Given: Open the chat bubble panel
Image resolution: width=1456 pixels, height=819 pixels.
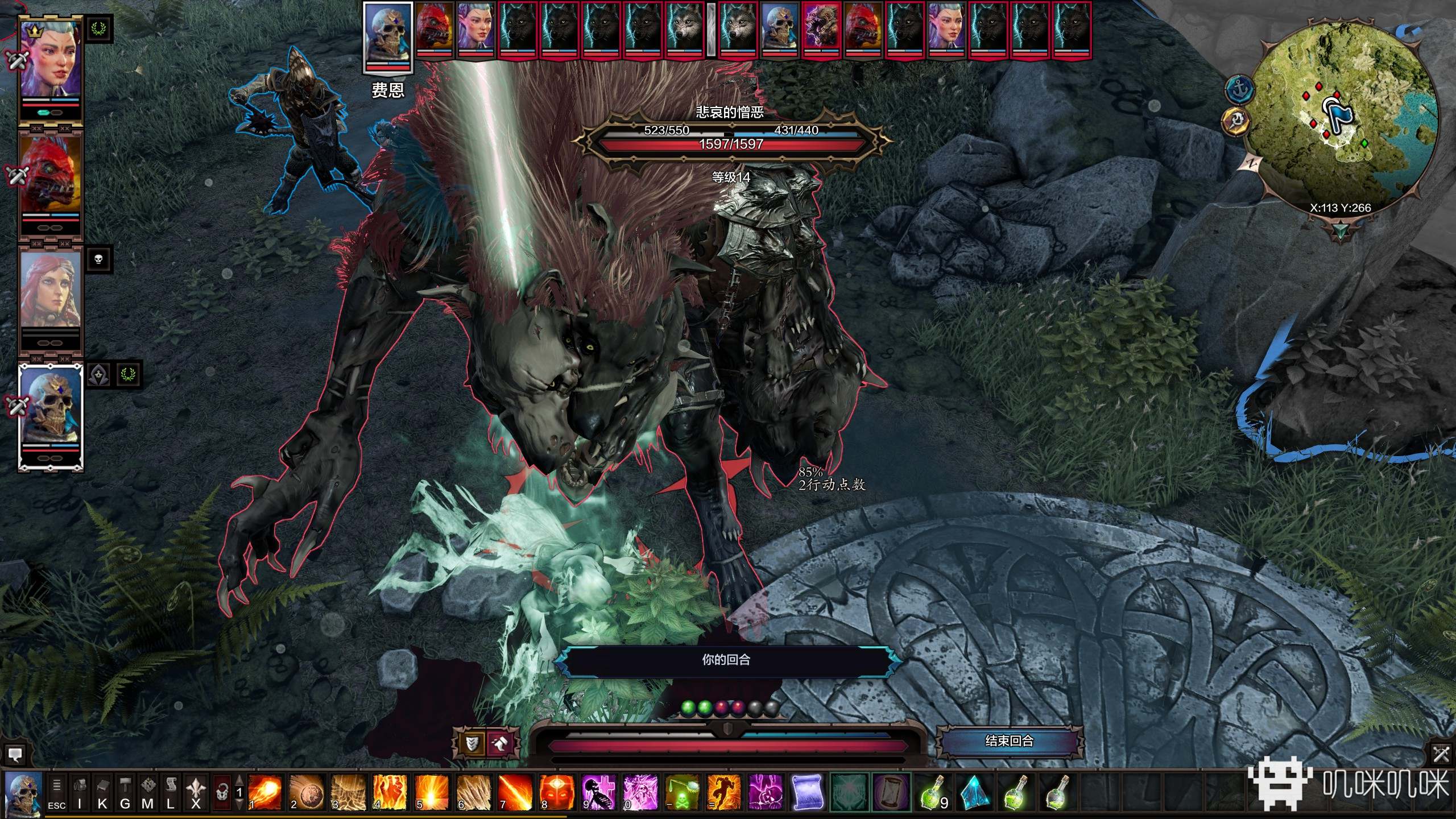Looking at the screenshot, I should [15, 754].
